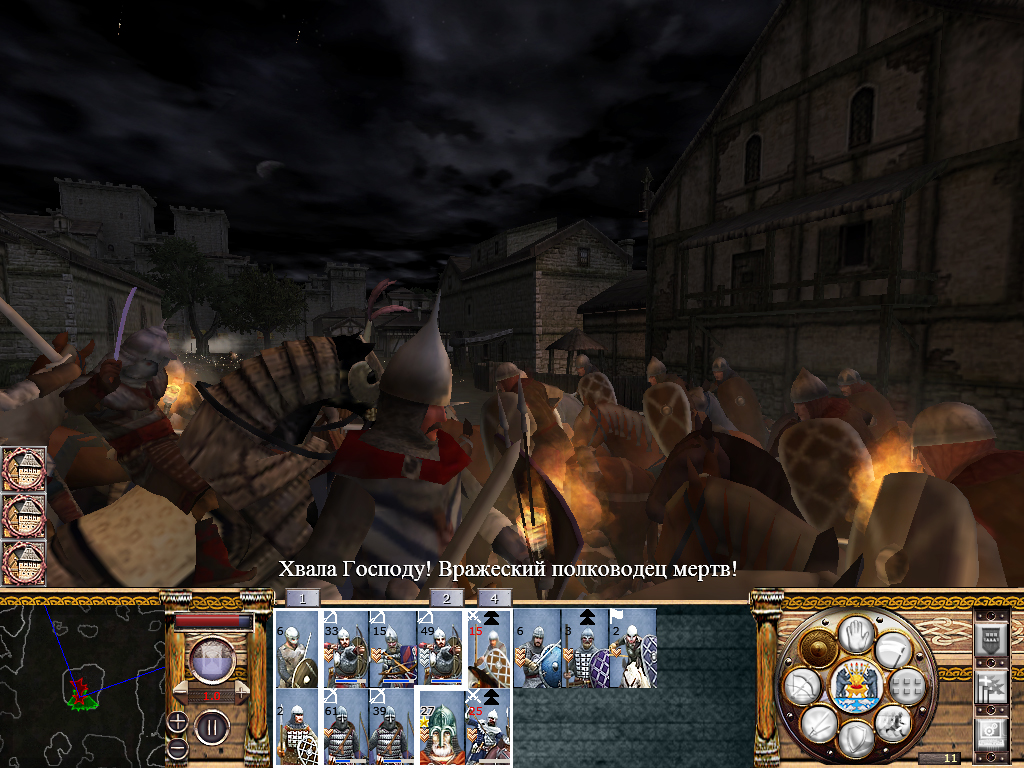1024x768 pixels.
Task: Select group tab number 4
Action: (494, 598)
